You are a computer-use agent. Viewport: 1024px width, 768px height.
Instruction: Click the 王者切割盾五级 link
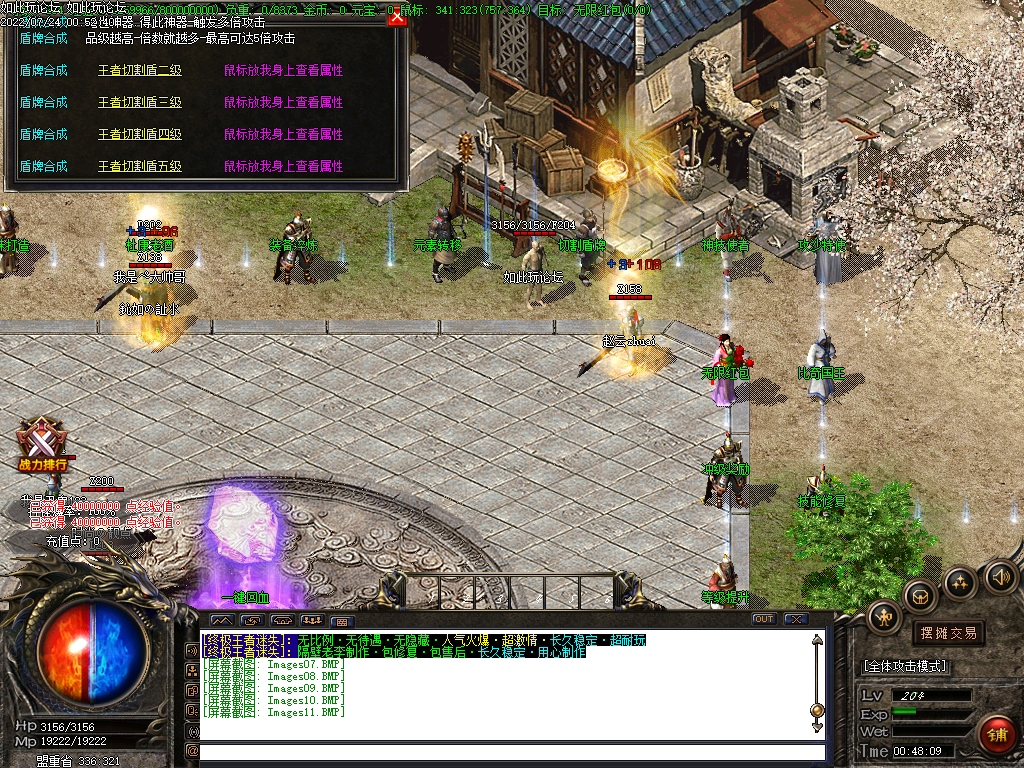click(139, 167)
